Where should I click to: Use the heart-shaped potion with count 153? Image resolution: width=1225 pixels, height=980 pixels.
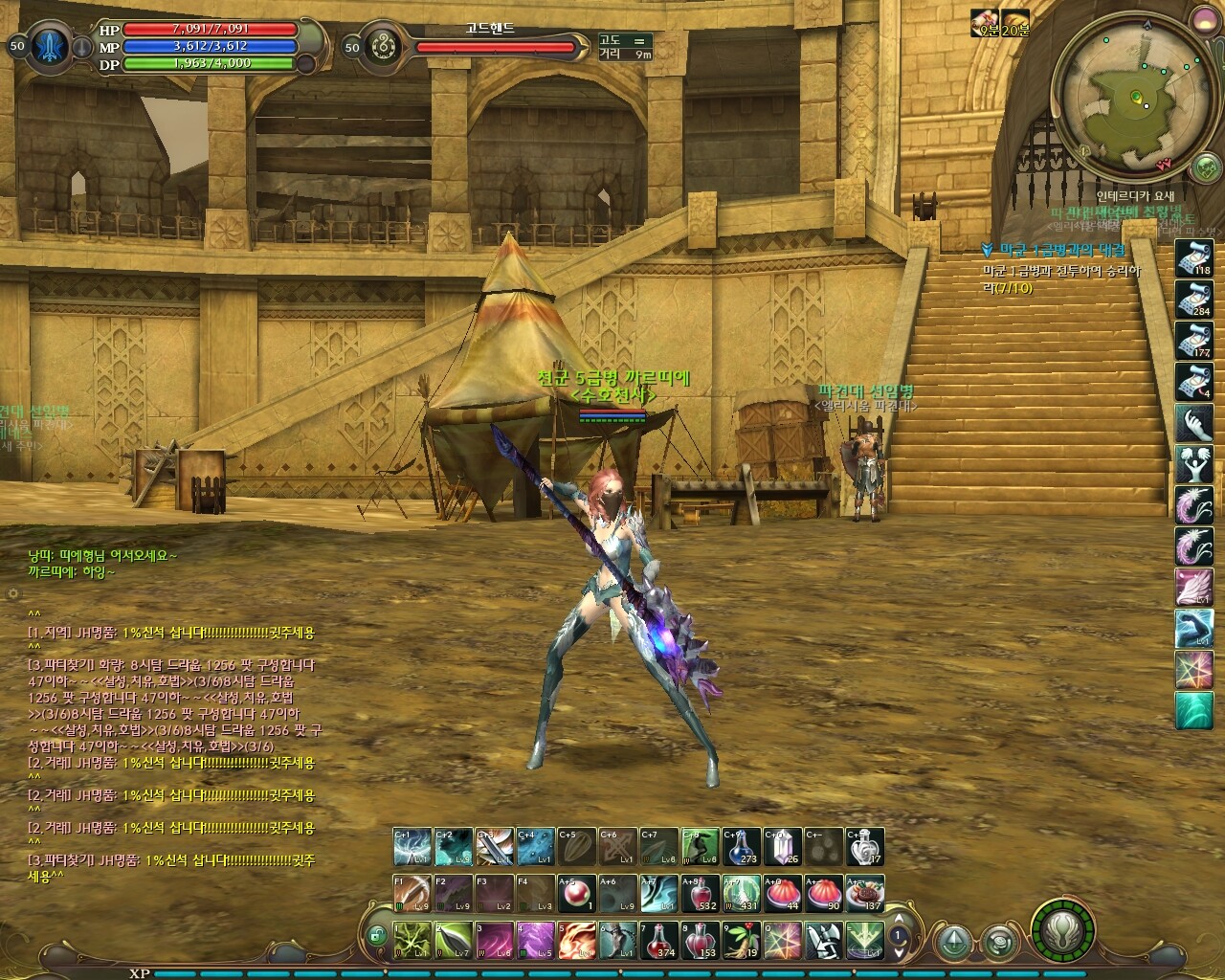tap(699, 940)
